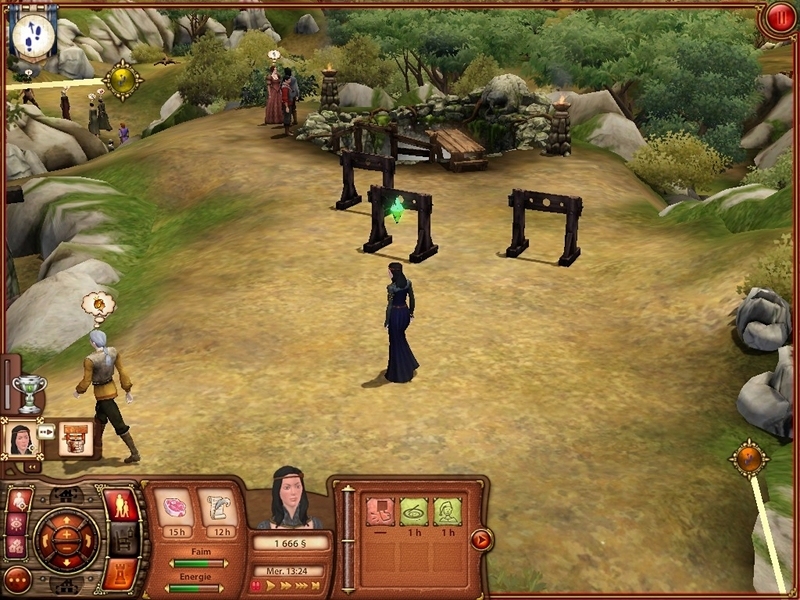Click the meat focus buff icon
Viewport: 800px width, 600px height.
tap(177, 506)
